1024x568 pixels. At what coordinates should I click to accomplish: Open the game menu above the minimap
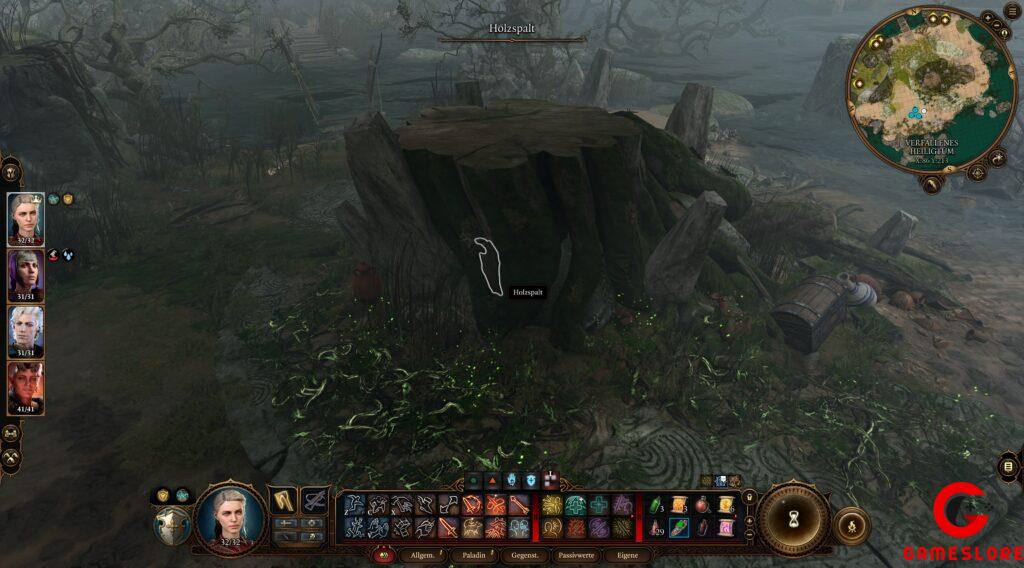1012,11
